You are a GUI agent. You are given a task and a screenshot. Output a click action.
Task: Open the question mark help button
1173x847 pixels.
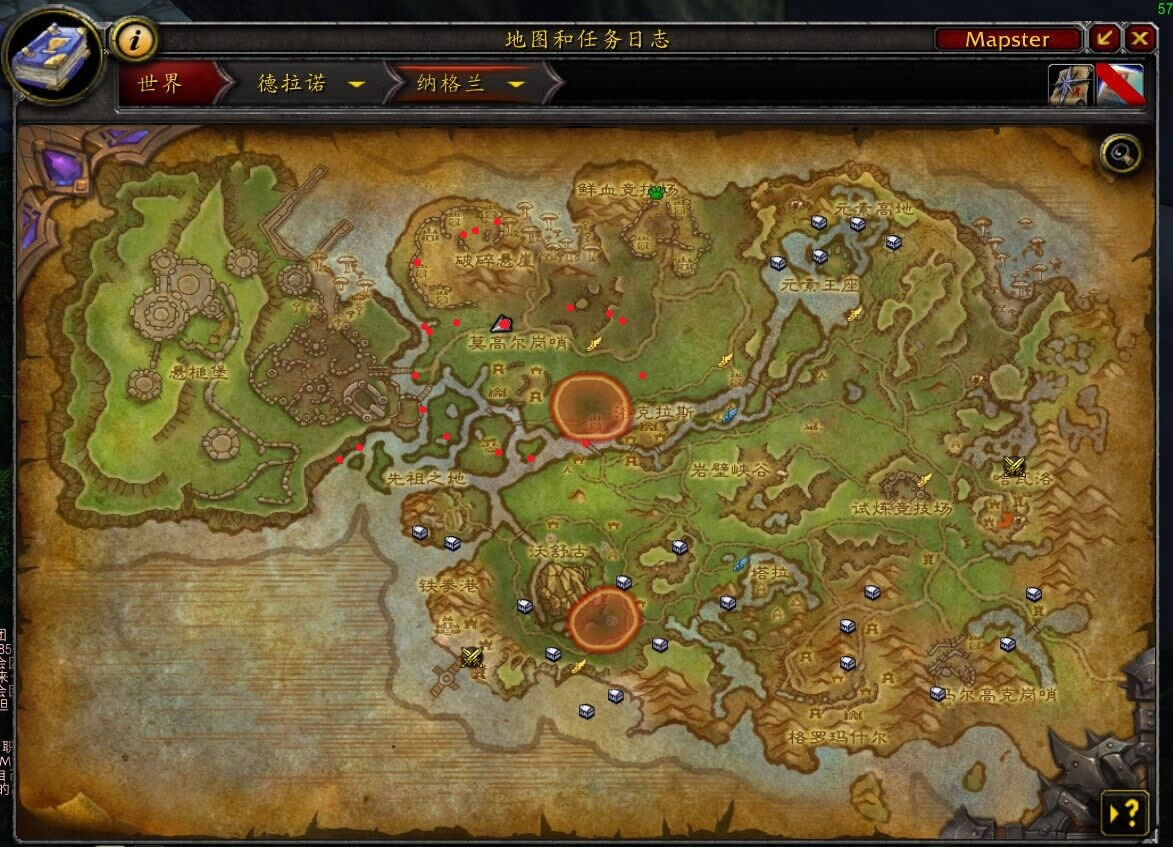click(1123, 811)
